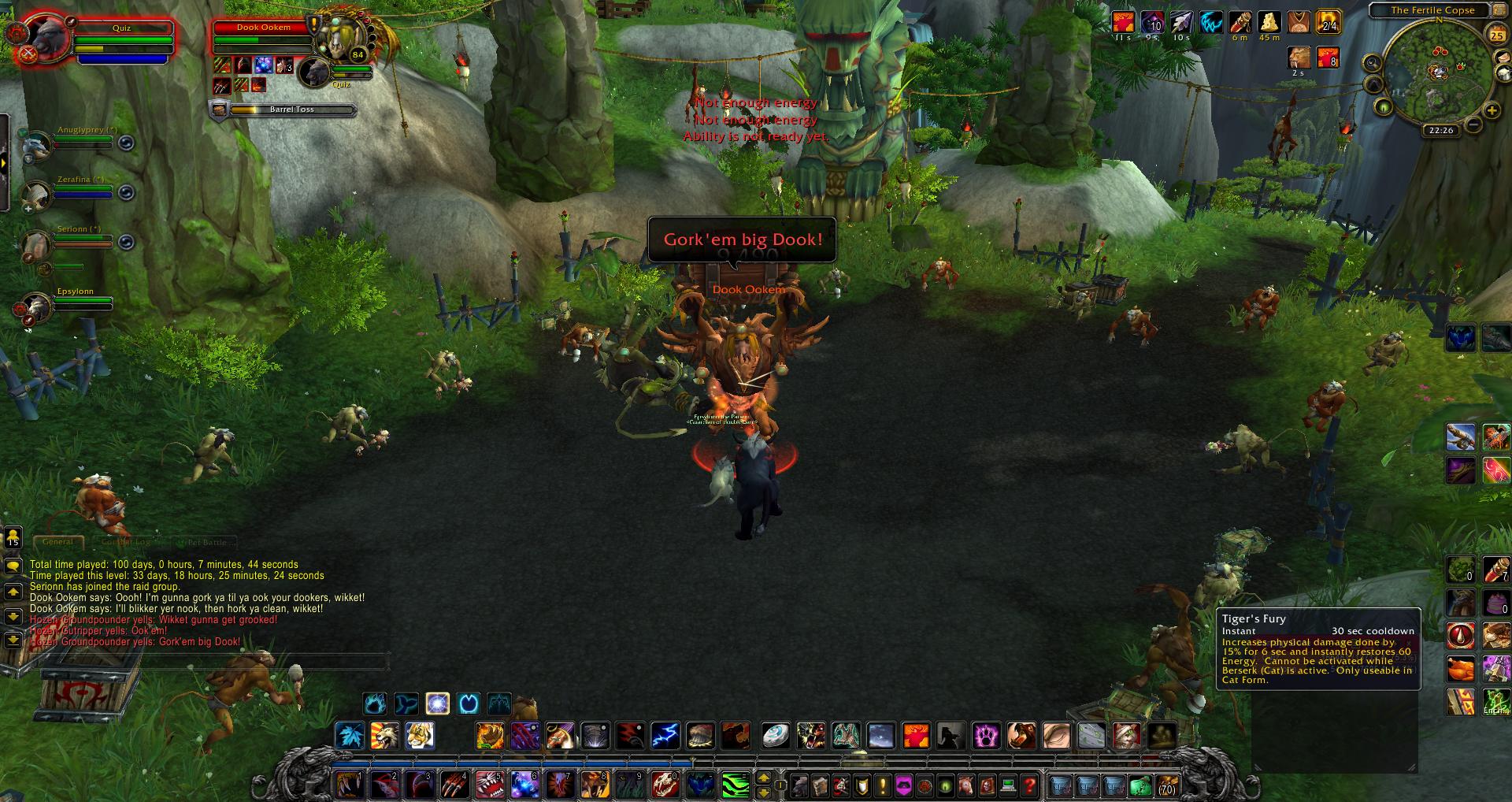
Task: Open the red question mark help button
Action: [1029, 785]
